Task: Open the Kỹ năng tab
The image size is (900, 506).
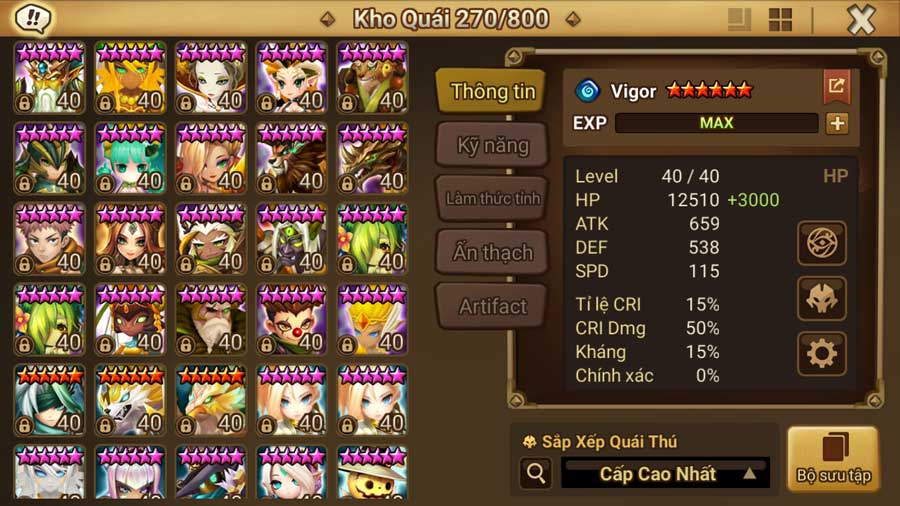Action: (492, 145)
